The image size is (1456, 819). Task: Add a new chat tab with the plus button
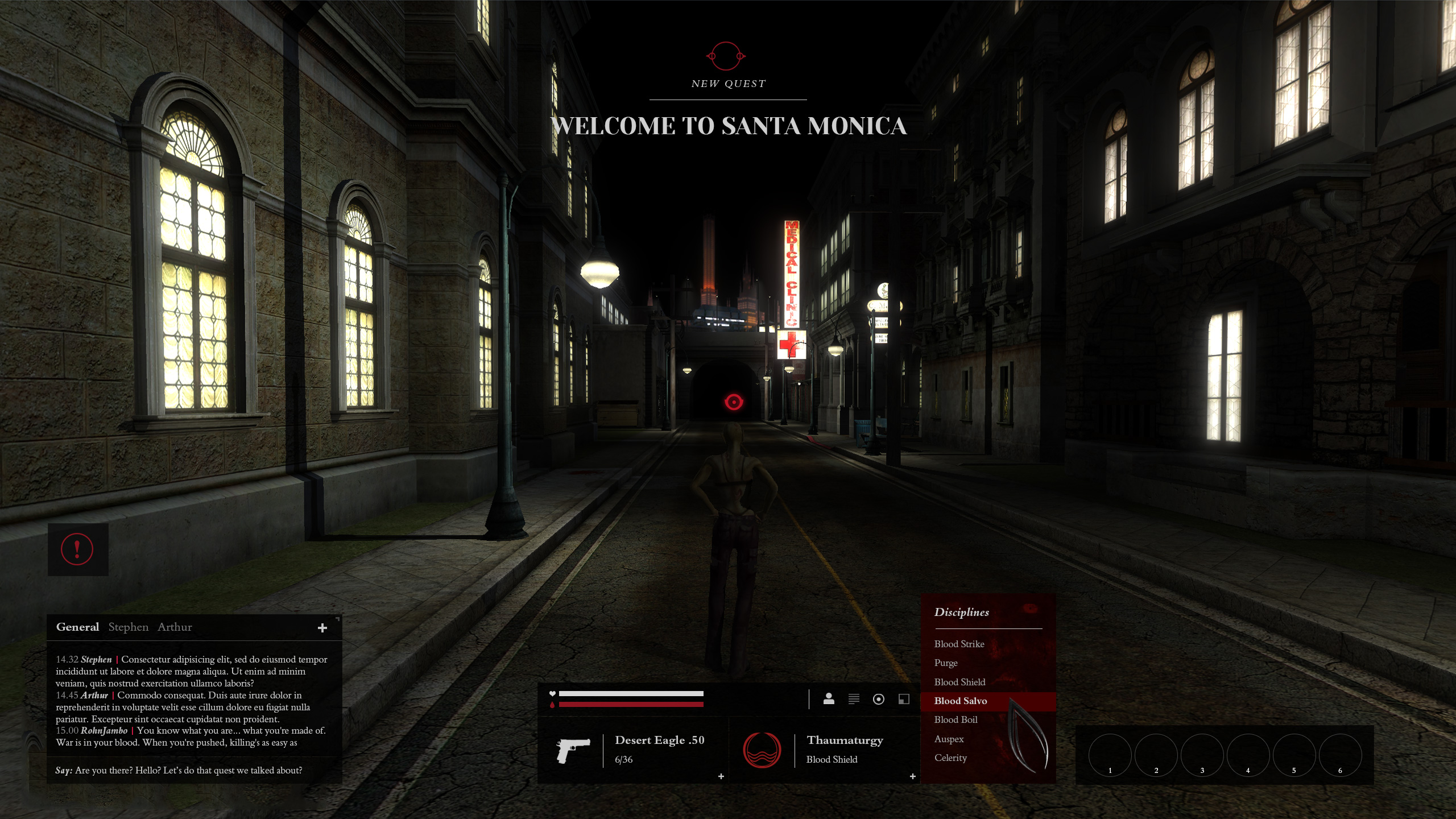322,628
